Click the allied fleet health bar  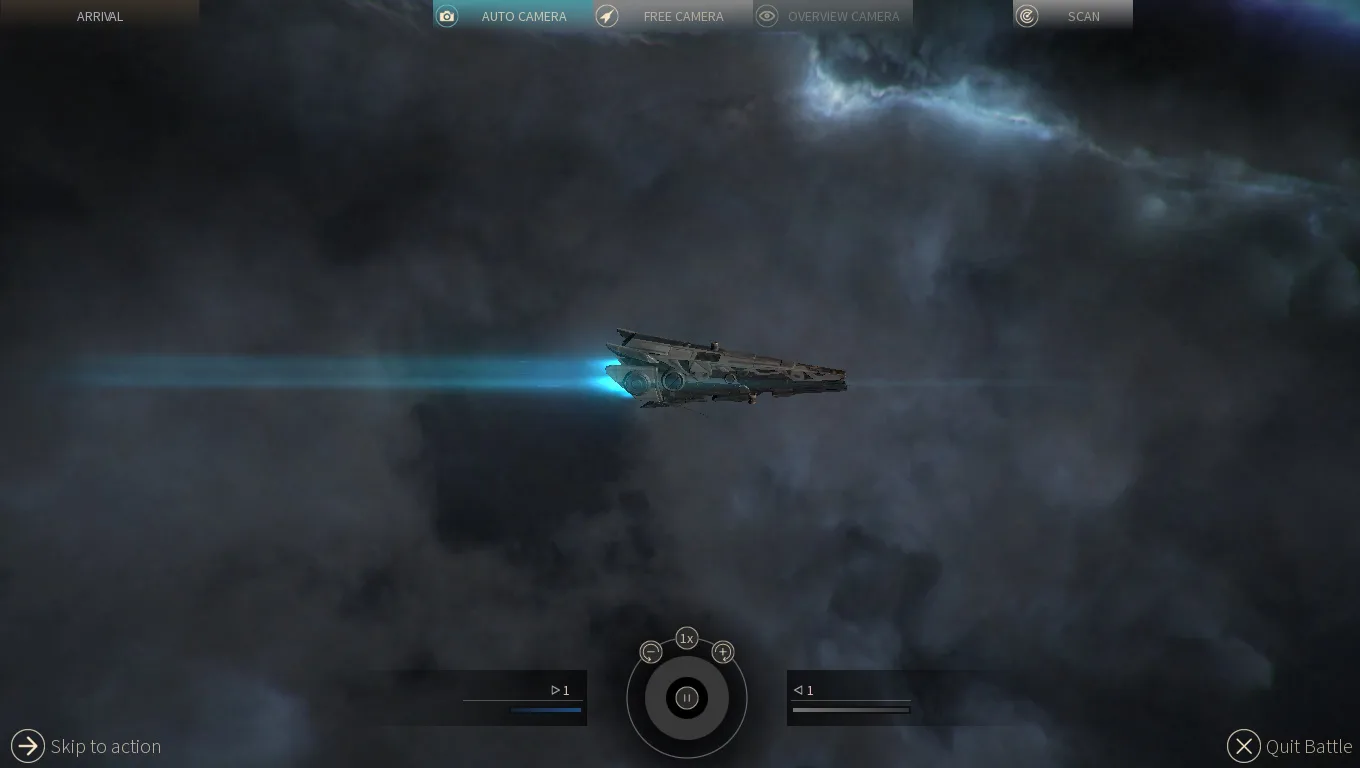[546, 710]
